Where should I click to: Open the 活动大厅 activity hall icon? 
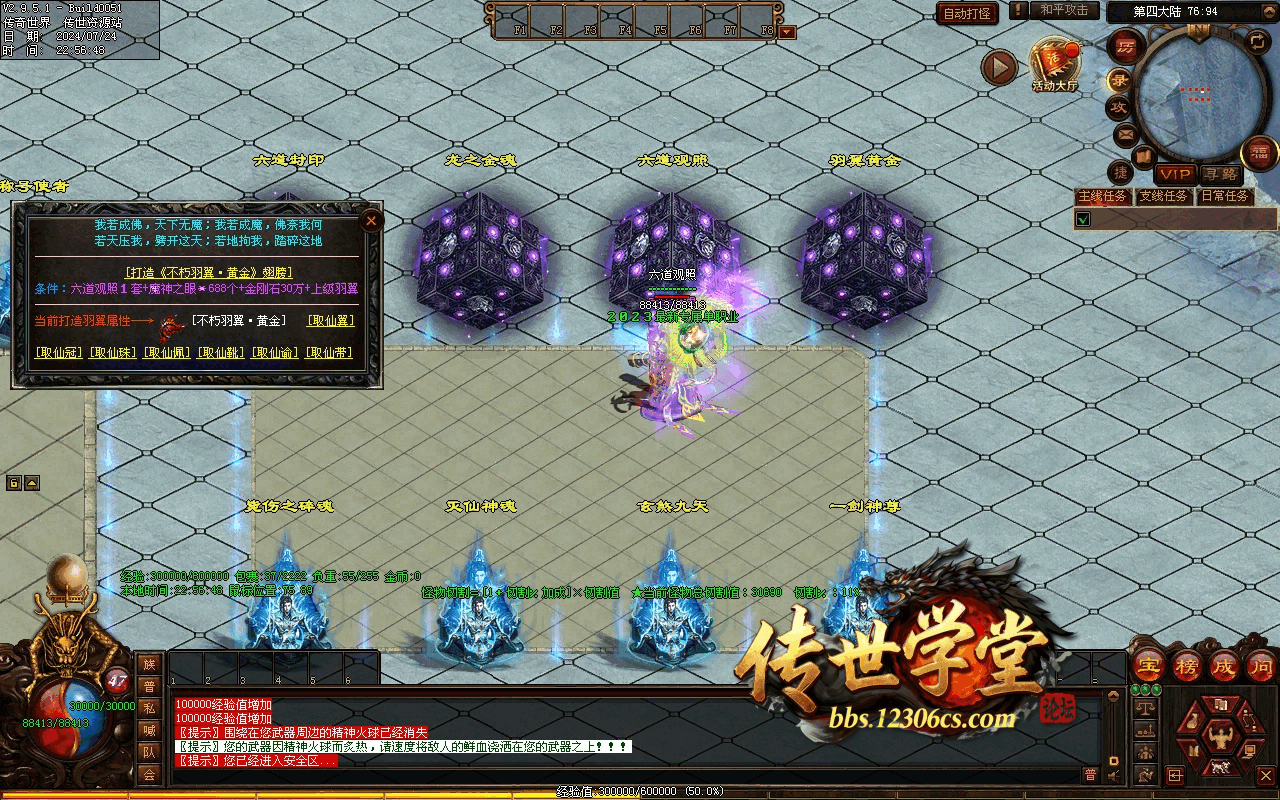point(1055,65)
